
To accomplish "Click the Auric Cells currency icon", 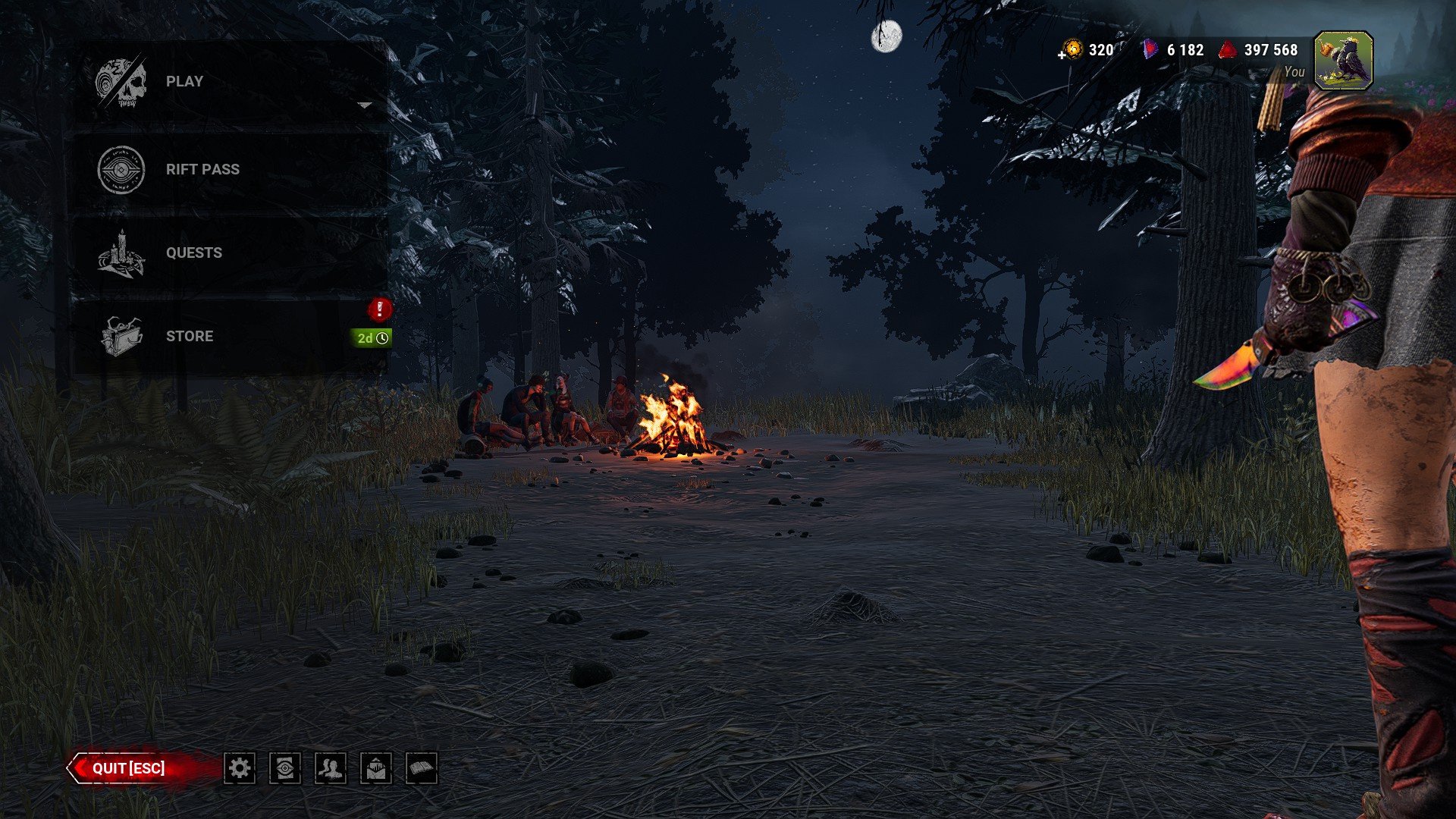I will [x=1072, y=50].
